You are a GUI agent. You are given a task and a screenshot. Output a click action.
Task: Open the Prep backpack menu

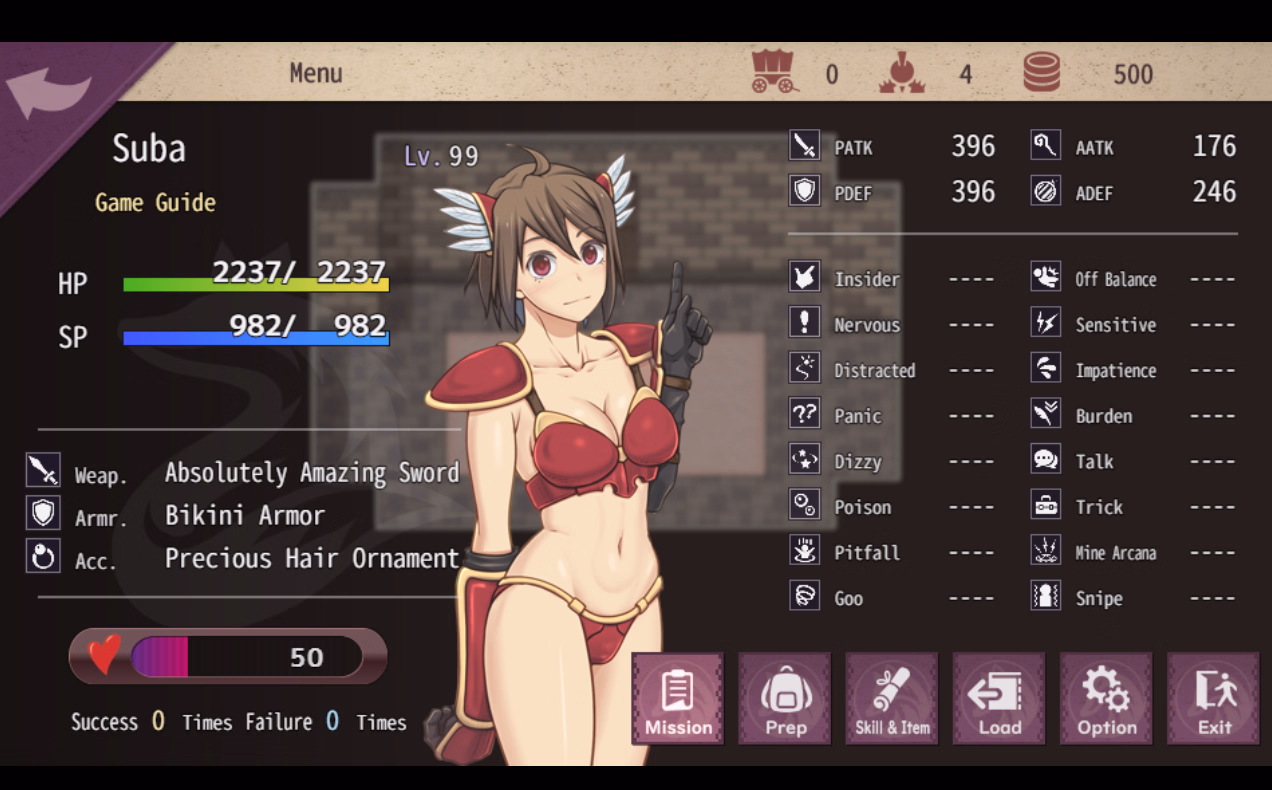click(x=785, y=699)
